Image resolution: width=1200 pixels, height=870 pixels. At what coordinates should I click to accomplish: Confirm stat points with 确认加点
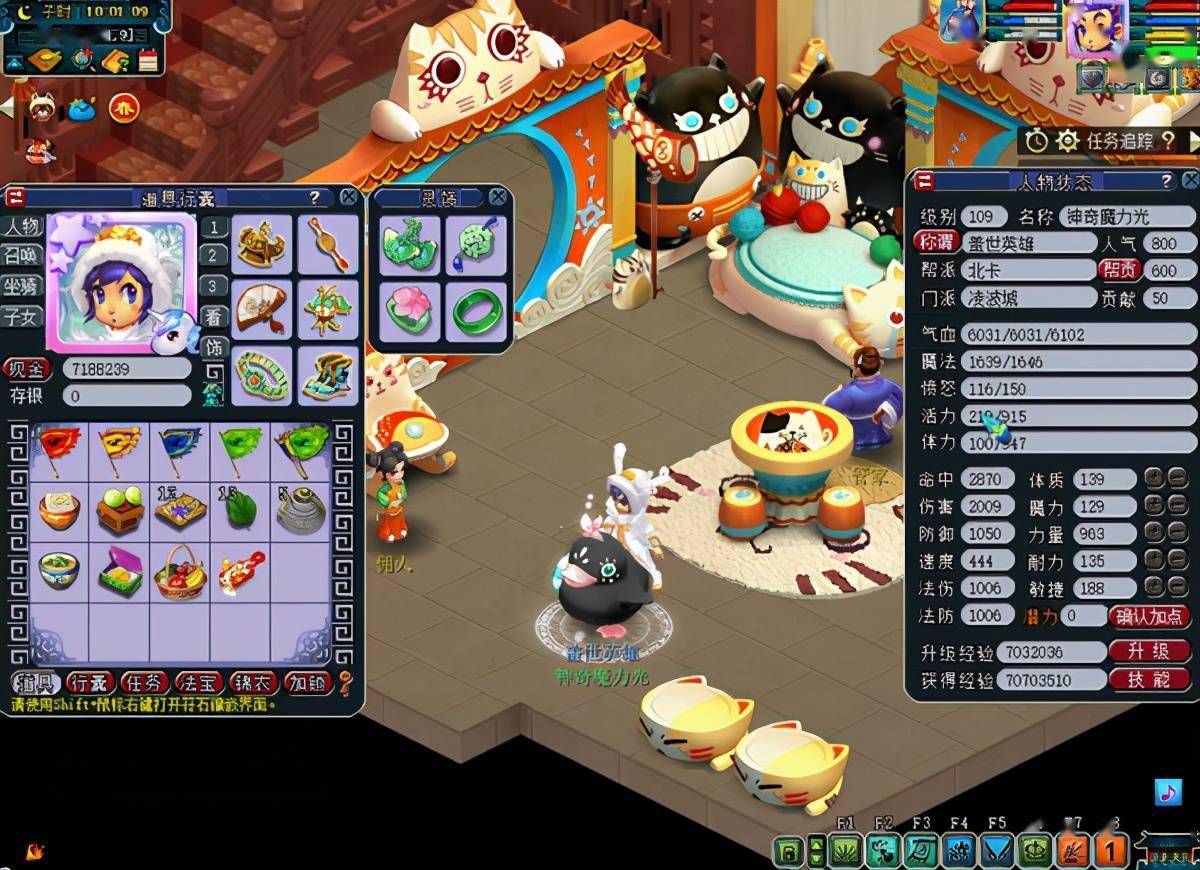1151,616
